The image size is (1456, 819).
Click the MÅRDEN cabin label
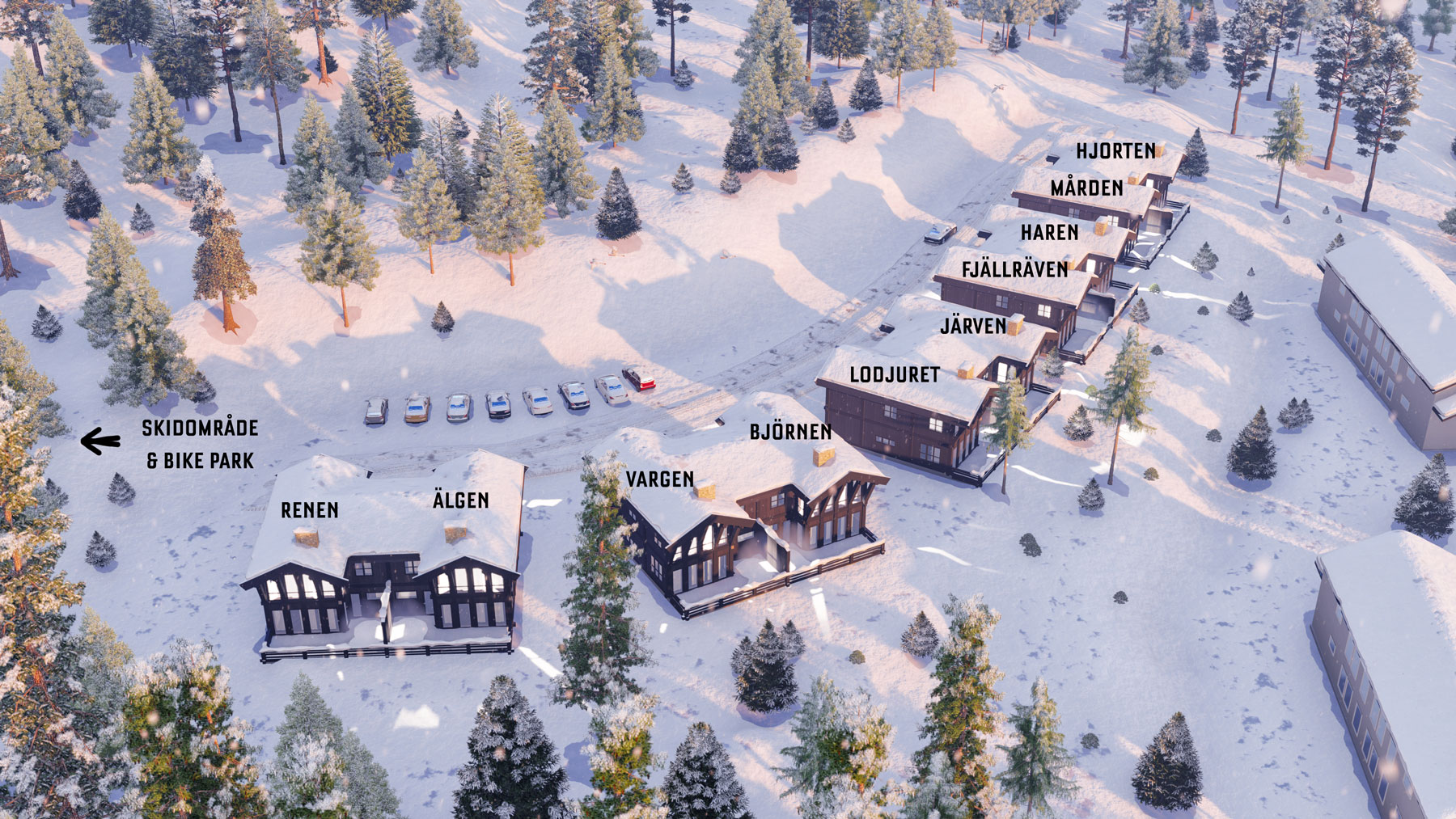1086,188
